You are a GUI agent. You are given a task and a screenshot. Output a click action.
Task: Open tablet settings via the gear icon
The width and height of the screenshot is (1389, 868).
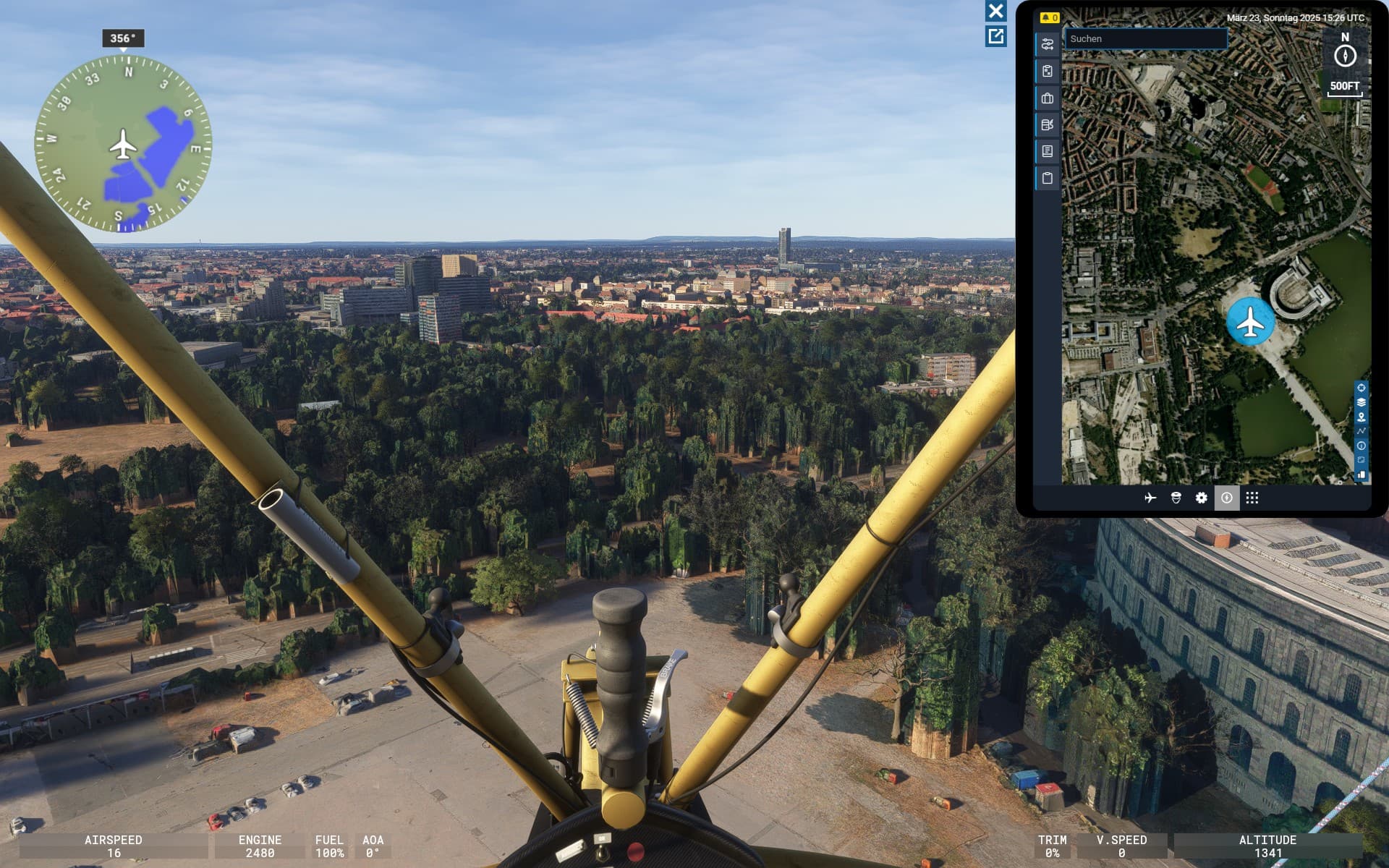point(1201,498)
